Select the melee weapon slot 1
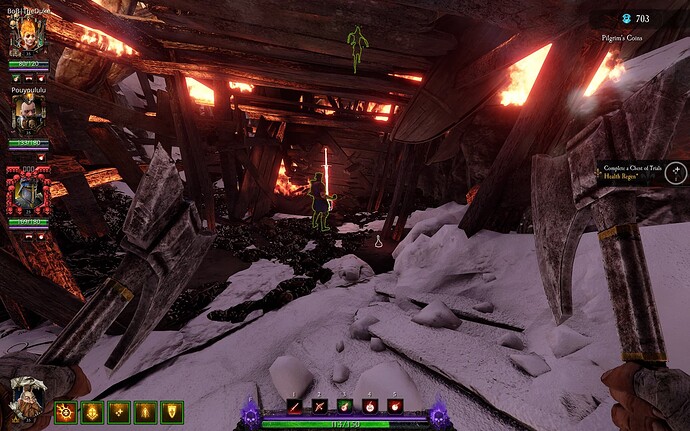The image size is (690, 431). pyautogui.click(x=295, y=405)
